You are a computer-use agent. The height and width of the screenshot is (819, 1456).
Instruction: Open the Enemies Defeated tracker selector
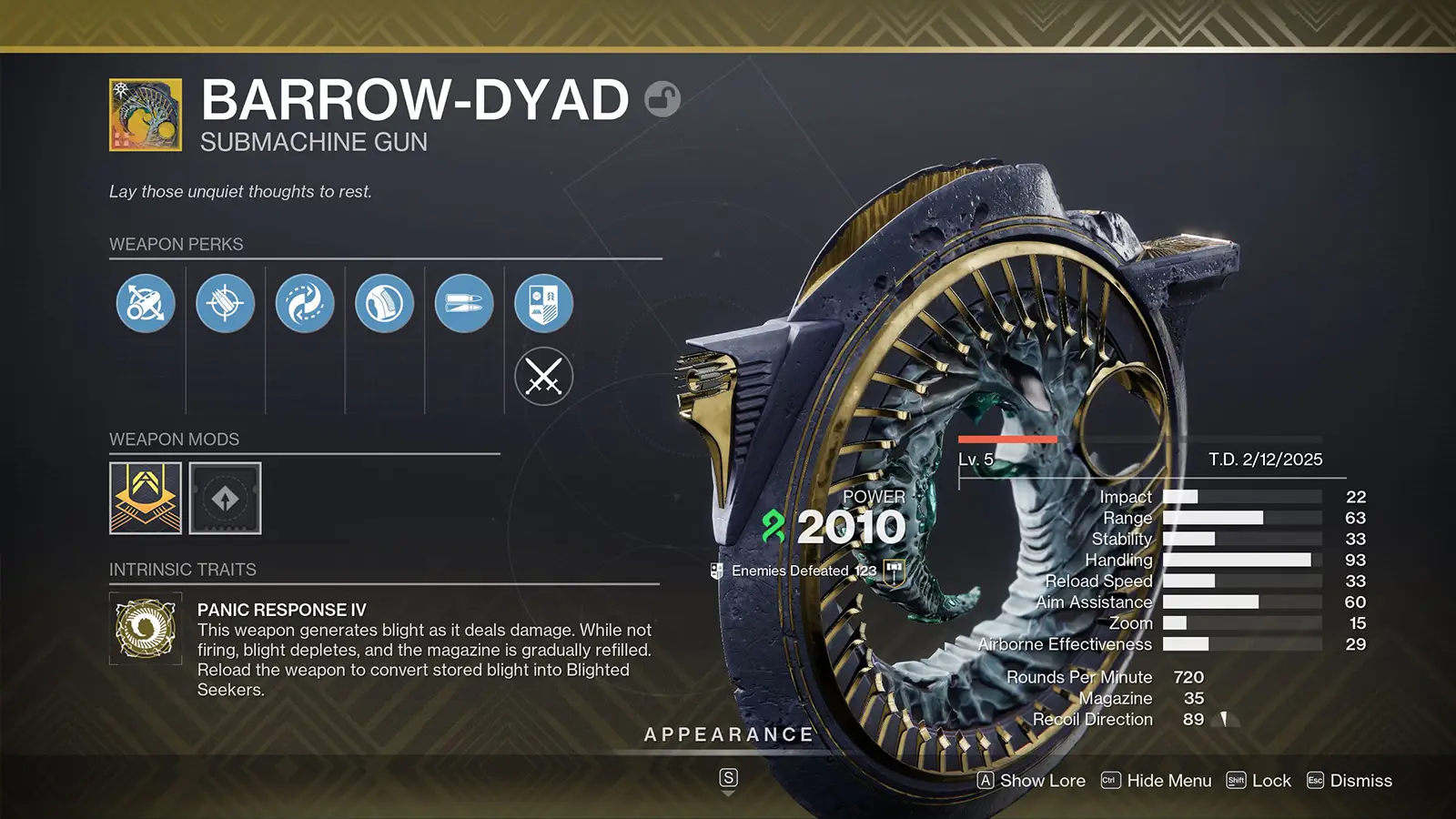point(892,571)
